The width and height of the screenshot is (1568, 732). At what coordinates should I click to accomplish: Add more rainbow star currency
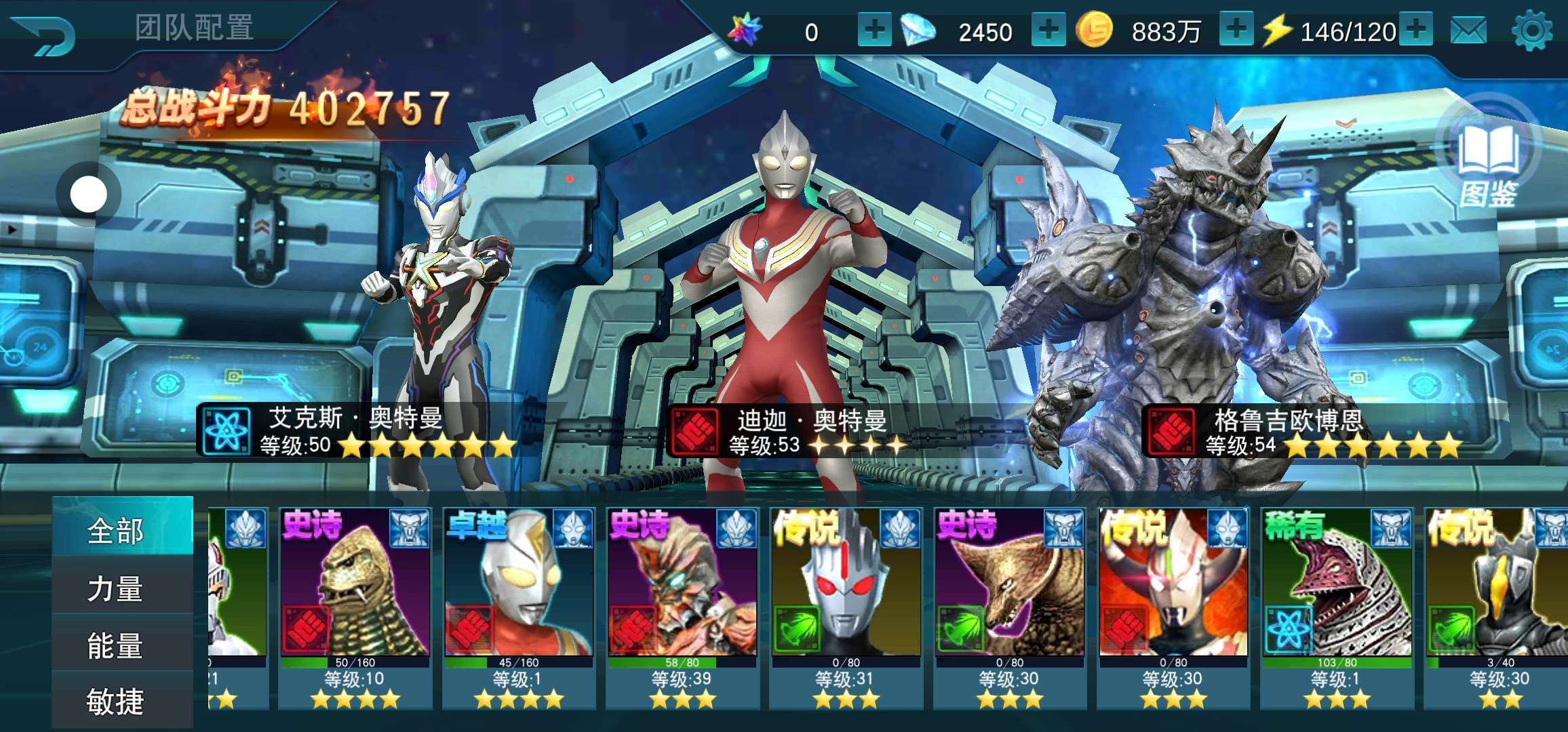click(x=874, y=30)
